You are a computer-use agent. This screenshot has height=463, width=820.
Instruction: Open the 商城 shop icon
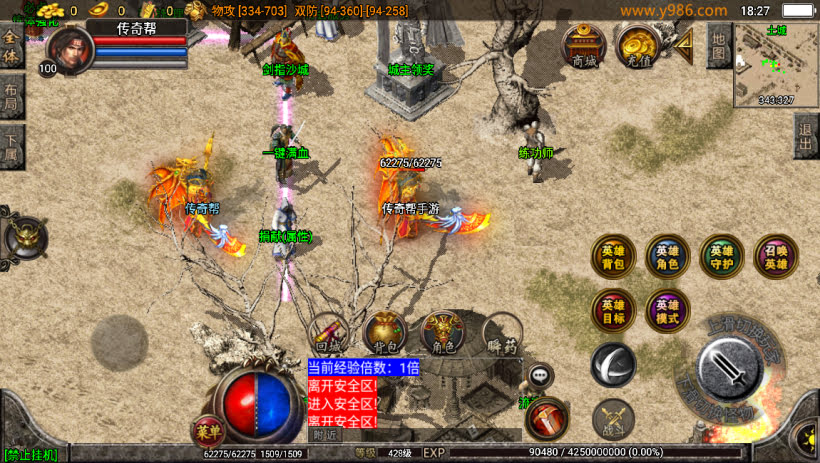click(x=584, y=46)
